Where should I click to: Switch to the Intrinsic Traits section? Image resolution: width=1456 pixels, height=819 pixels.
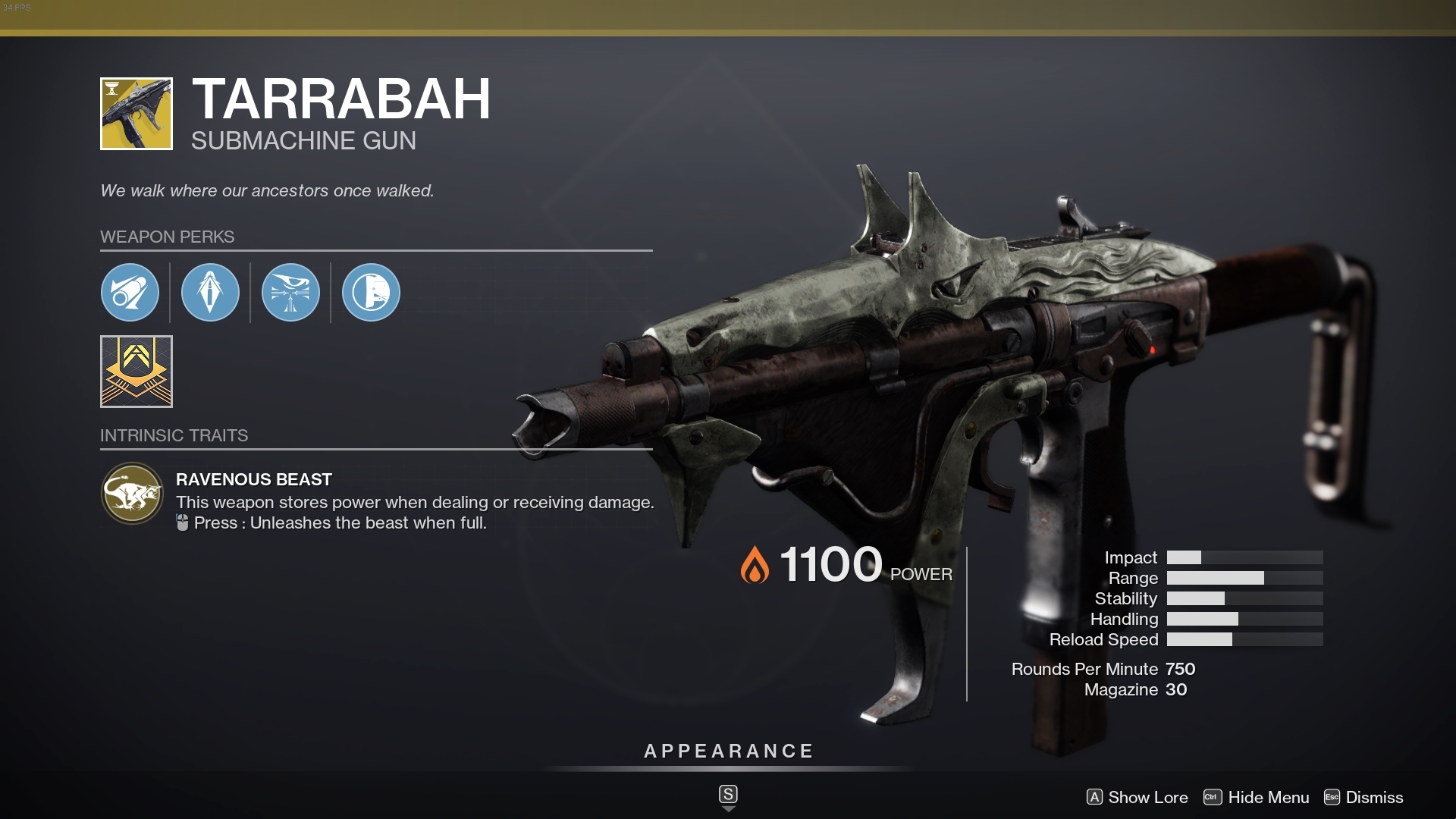[174, 435]
